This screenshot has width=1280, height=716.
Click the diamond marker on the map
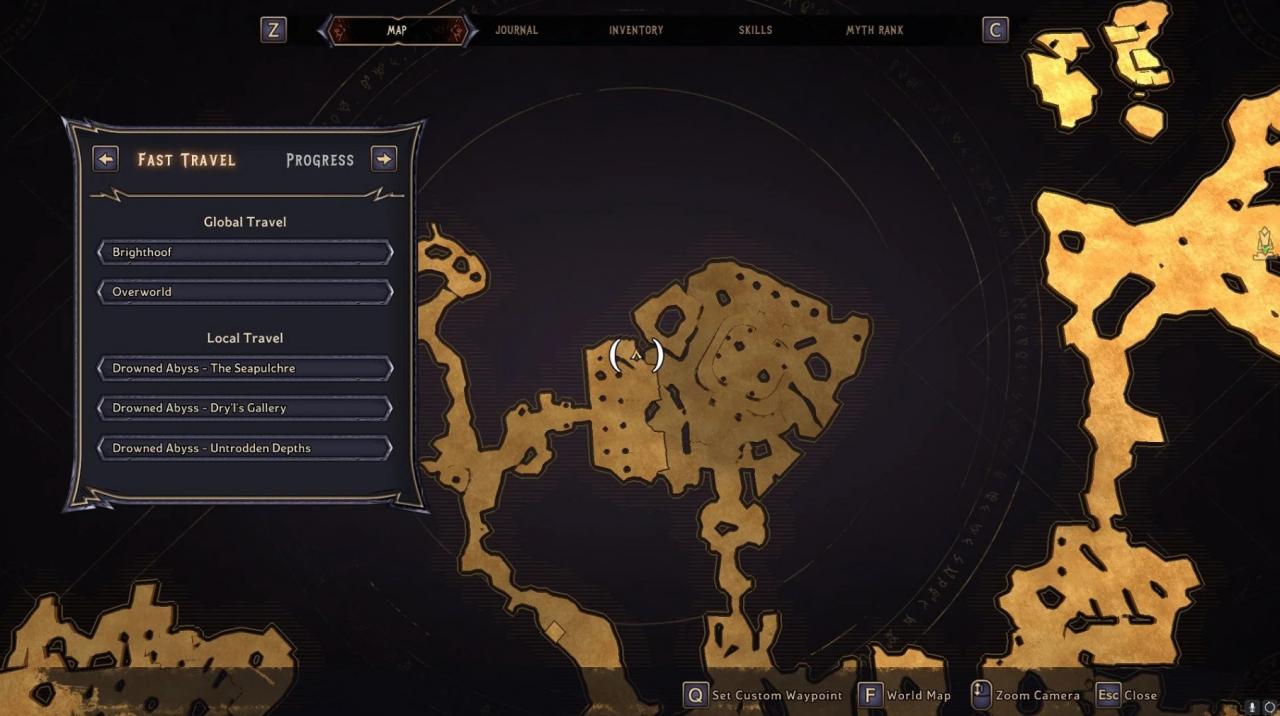click(x=554, y=631)
